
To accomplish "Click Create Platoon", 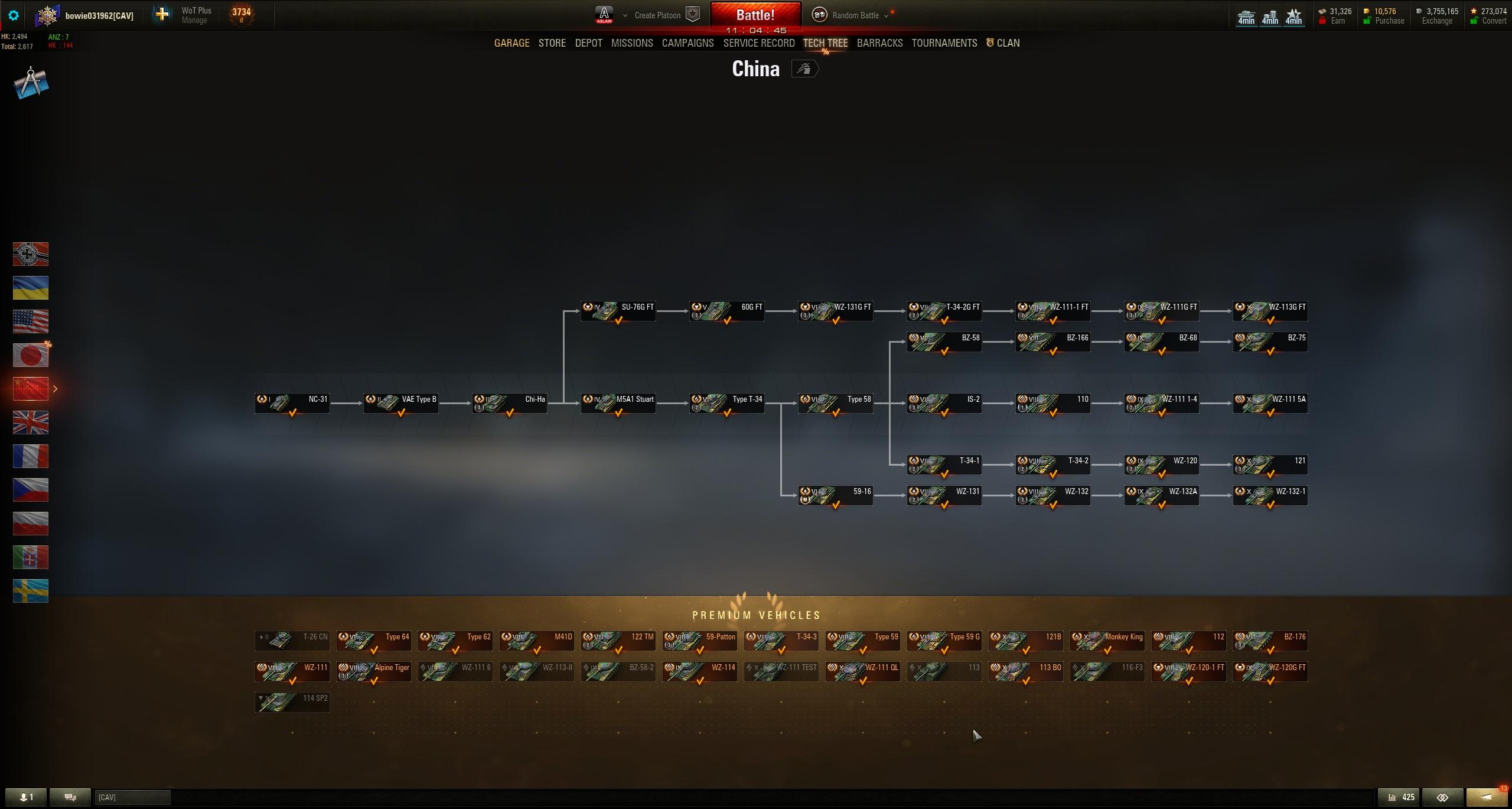I will click(x=656, y=15).
